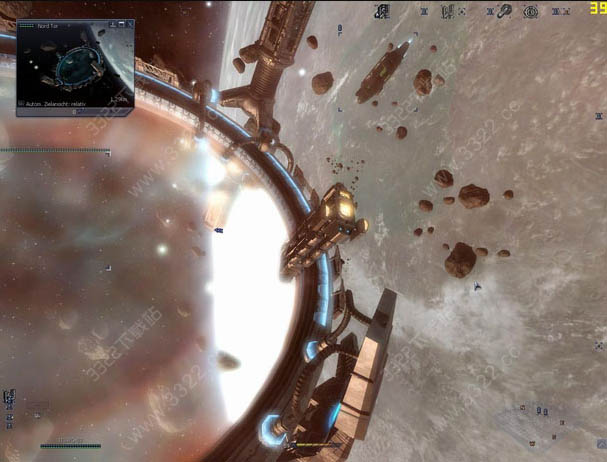Click the Nord Tor gate camera view
607x462 pixels.
(x=75, y=64)
